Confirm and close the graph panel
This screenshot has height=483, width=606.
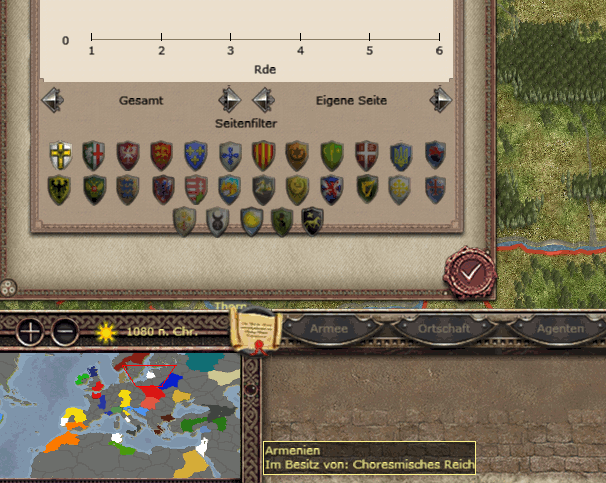pyautogui.click(x=469, y=271)
